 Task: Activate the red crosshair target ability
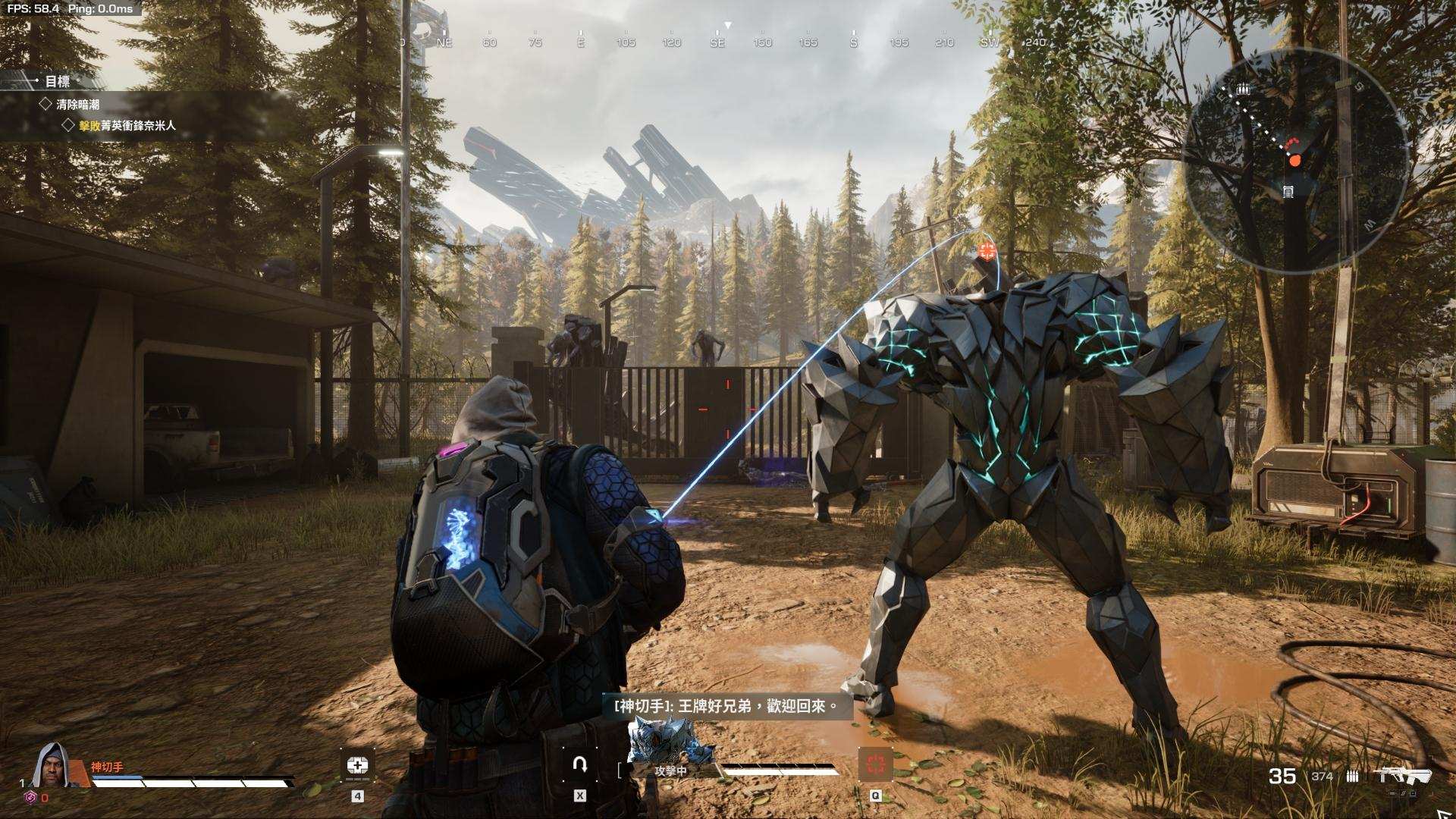[x=875, y=764]
